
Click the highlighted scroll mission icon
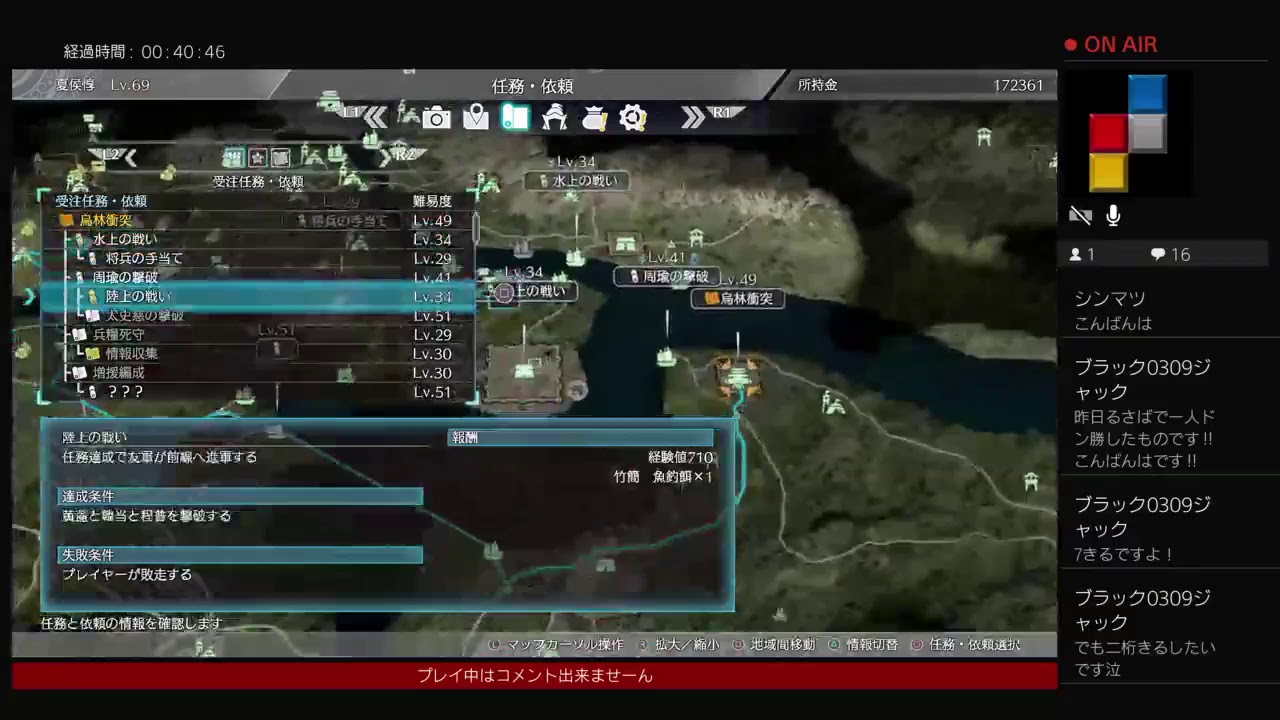pyautogui.click(x=514, y=118)
